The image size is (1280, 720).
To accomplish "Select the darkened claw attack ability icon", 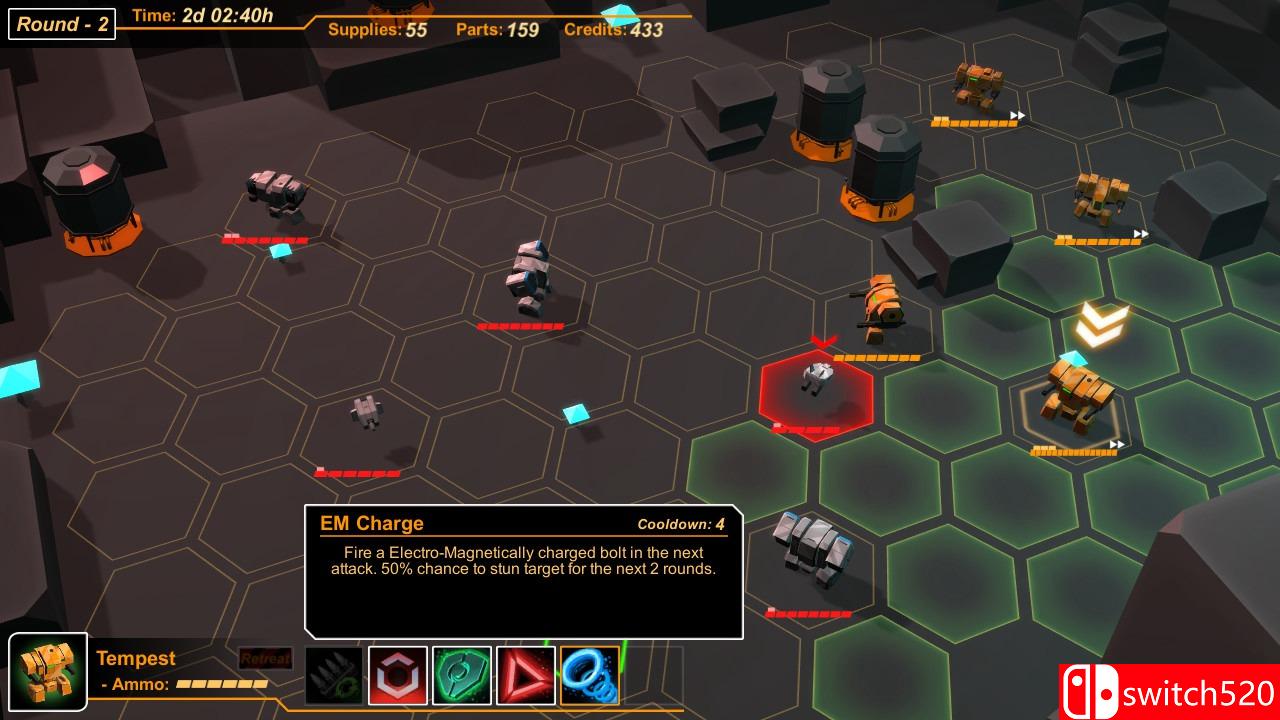I will click(334, 676).
